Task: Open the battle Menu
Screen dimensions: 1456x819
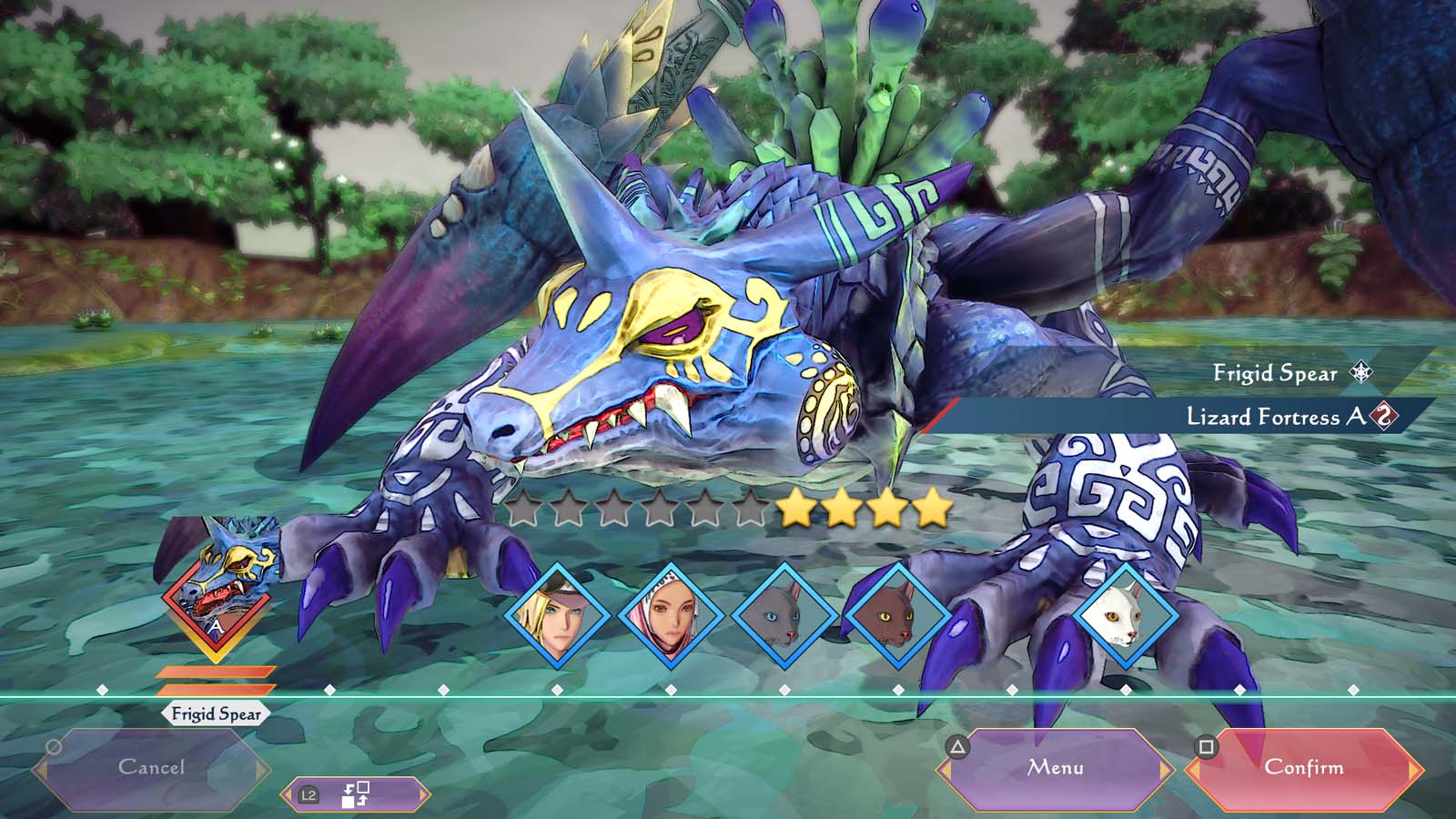Action: click(x=1056, y=769)
